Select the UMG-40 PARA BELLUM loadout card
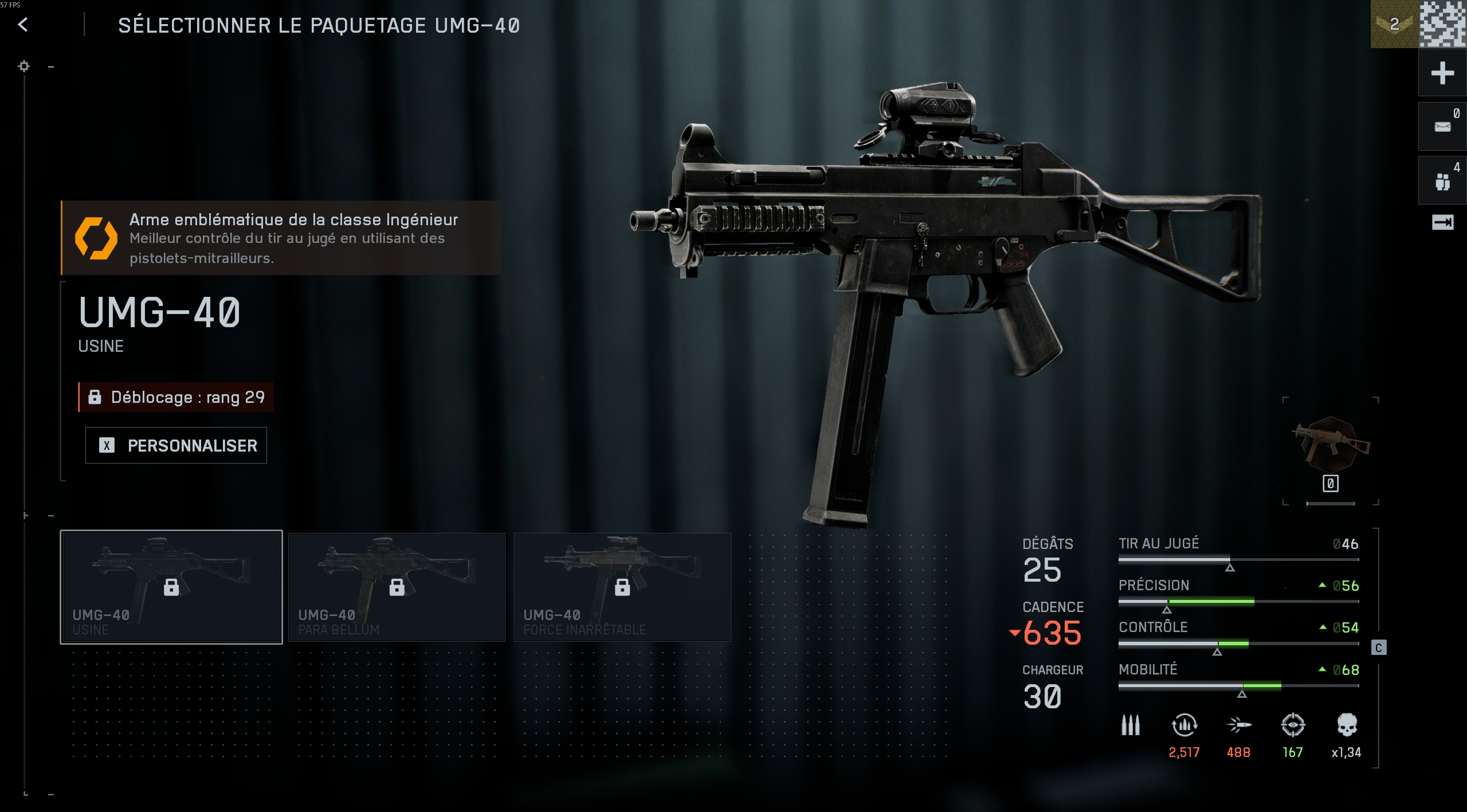The height and width of the screenshot is (812, 1467). click(397, 586)
